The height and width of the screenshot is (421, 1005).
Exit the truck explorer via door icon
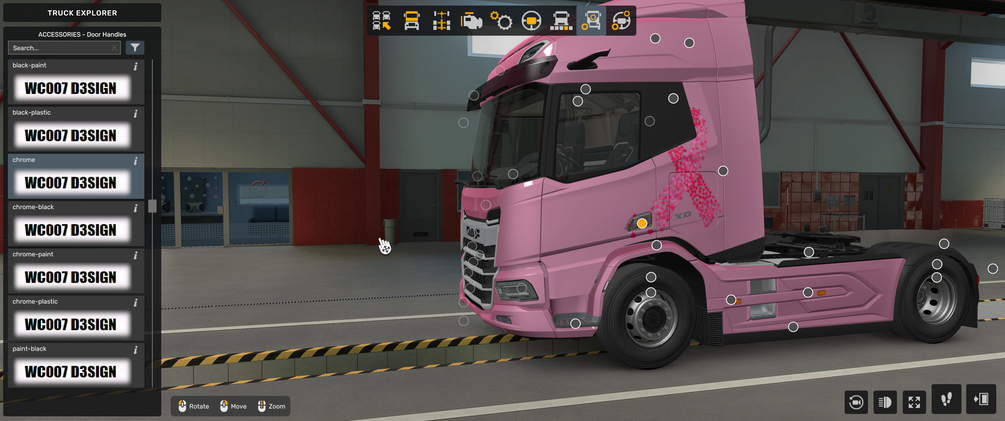[x=982, y=400]
